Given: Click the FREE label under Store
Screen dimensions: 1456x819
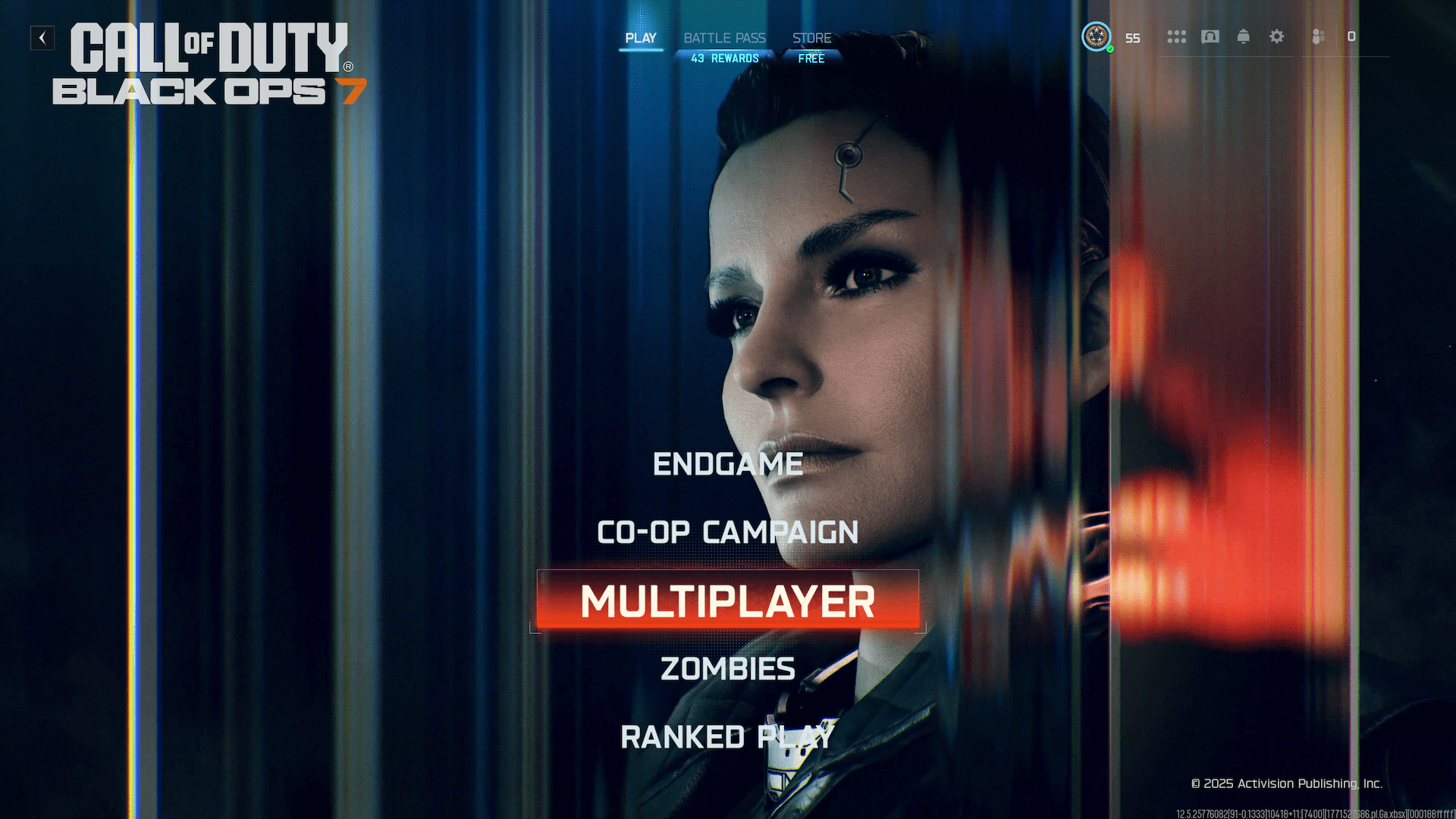Looking at the screenshot, I should click(x=811, y=58).
